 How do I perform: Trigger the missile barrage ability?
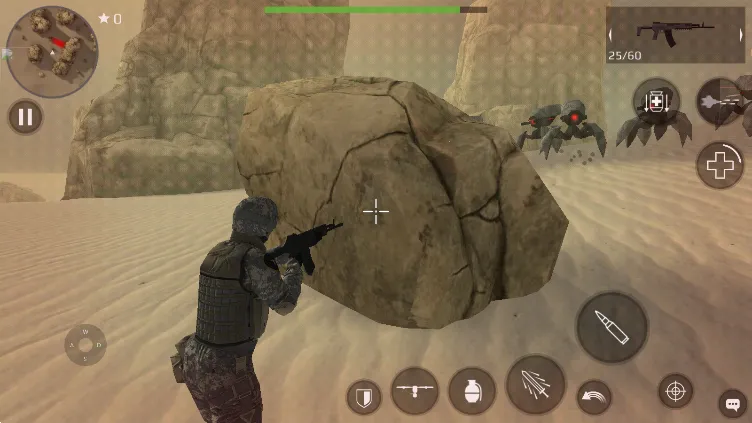[x=535, y=385]
